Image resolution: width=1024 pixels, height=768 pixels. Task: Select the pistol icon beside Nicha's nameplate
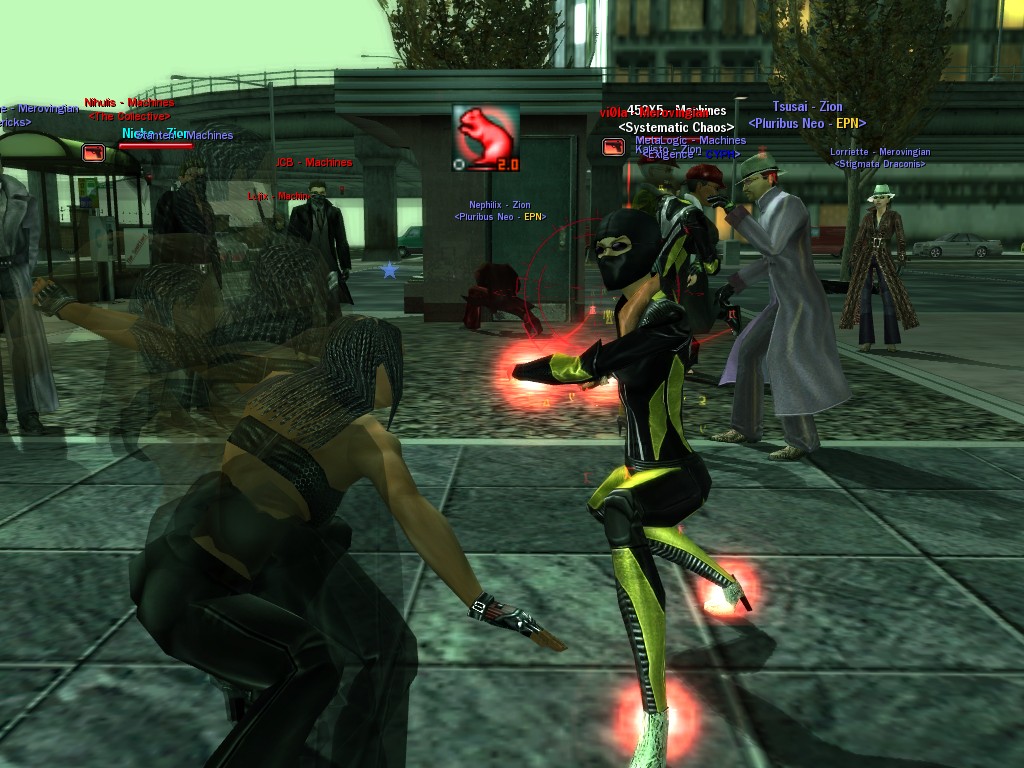[x=93, y=152]
